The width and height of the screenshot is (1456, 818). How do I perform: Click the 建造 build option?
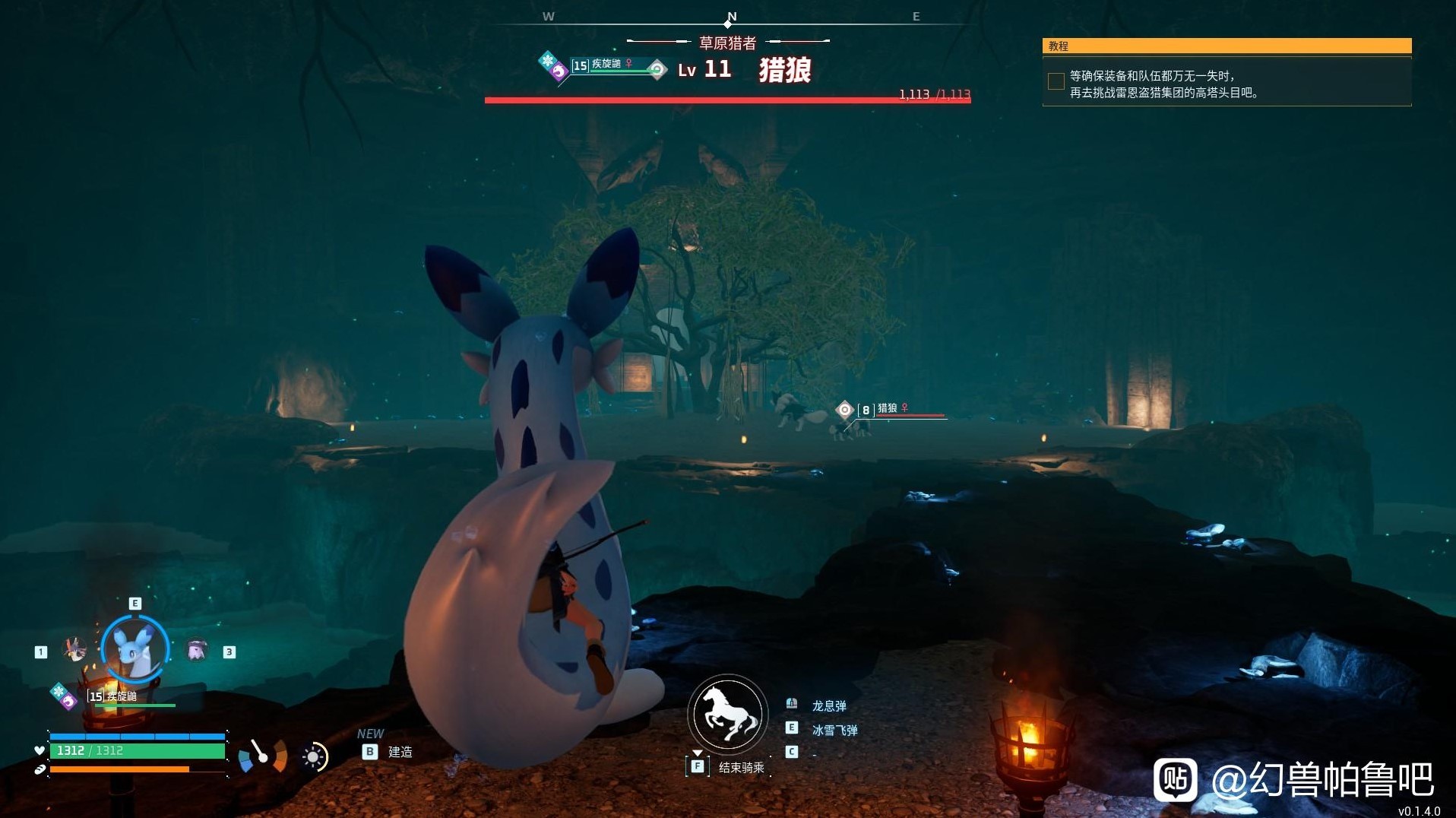point(400,752)
